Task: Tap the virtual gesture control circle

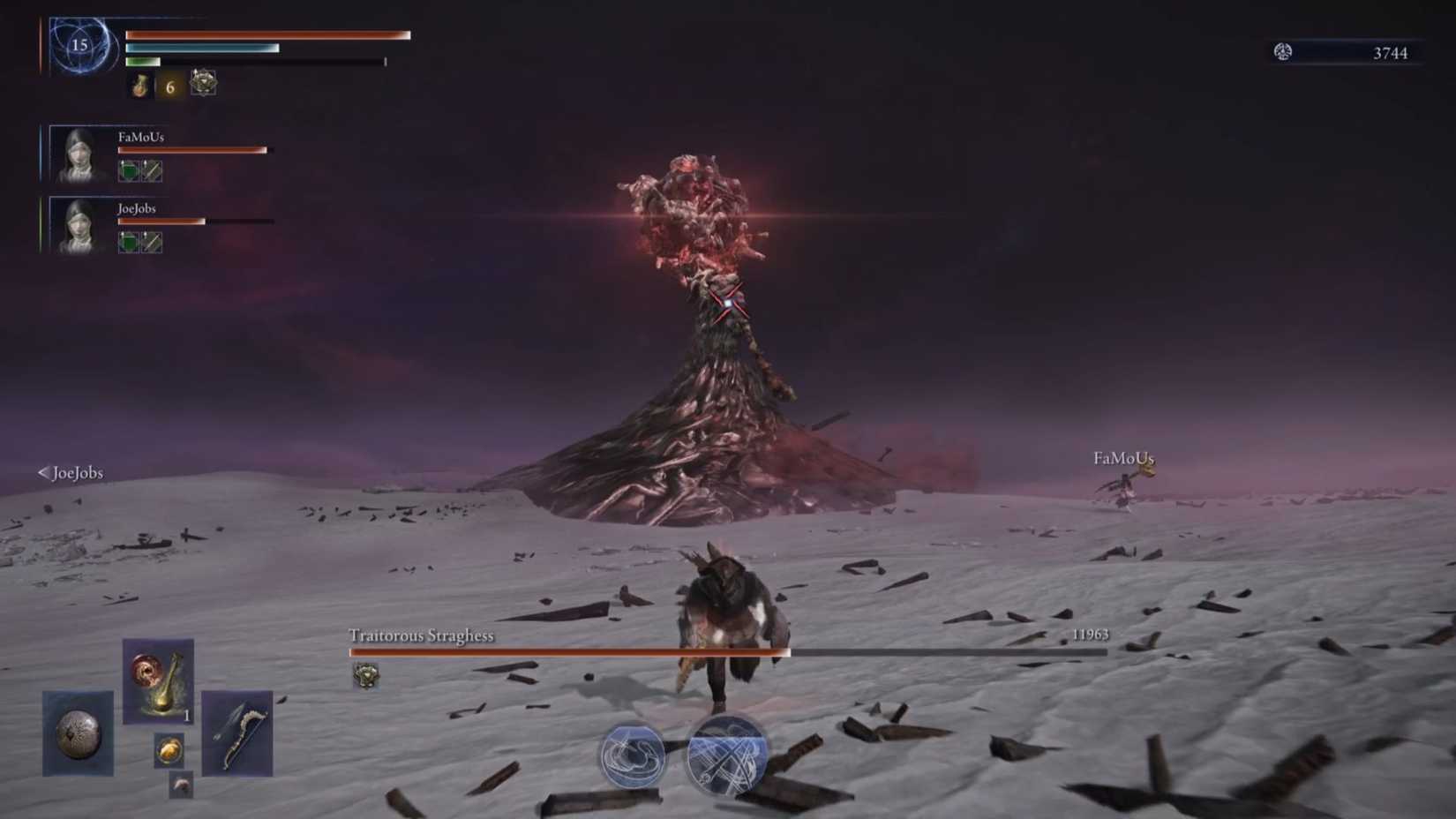Action: (634, 755)
